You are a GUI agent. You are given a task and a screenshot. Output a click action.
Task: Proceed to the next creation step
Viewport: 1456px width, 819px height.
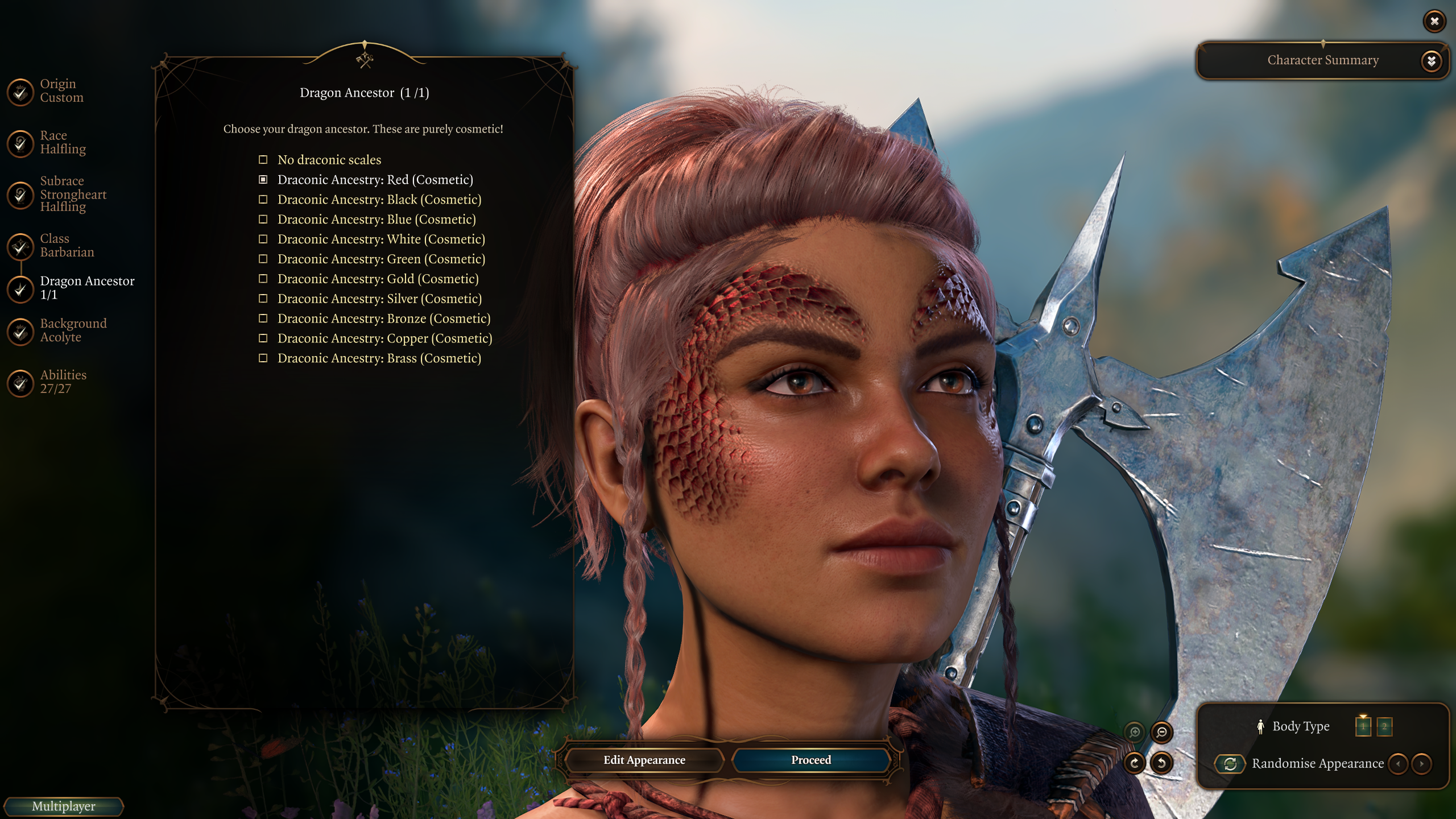coord(810,760)
